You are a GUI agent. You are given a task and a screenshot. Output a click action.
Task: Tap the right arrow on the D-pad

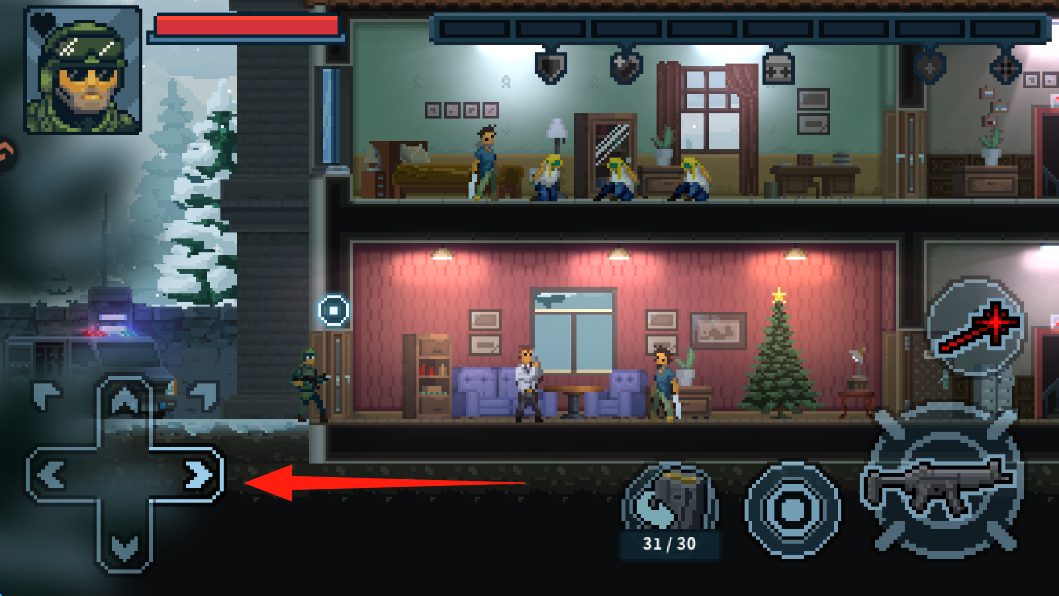click(199, 474)
